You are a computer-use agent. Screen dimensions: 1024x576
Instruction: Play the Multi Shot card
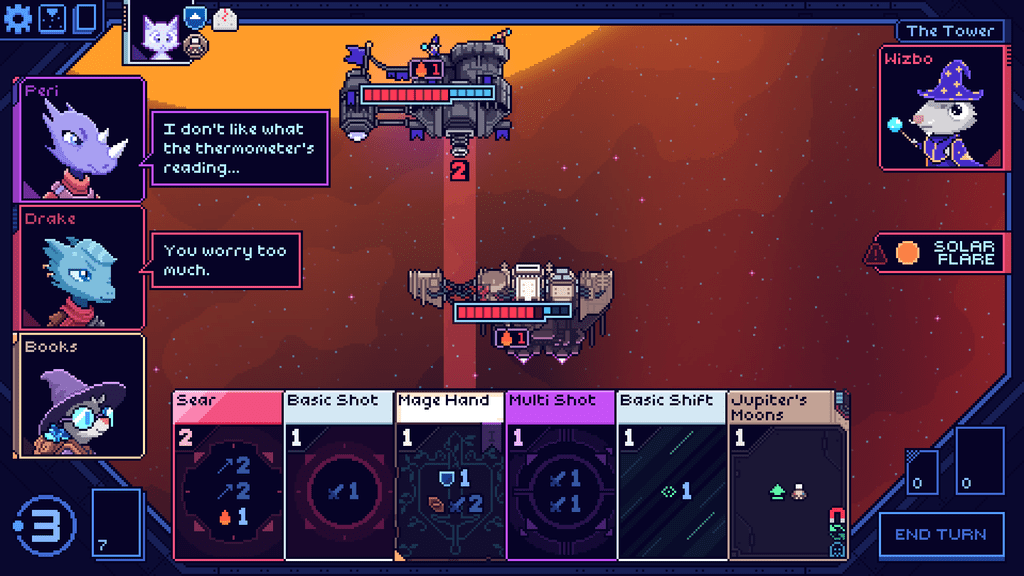(561, 475)
